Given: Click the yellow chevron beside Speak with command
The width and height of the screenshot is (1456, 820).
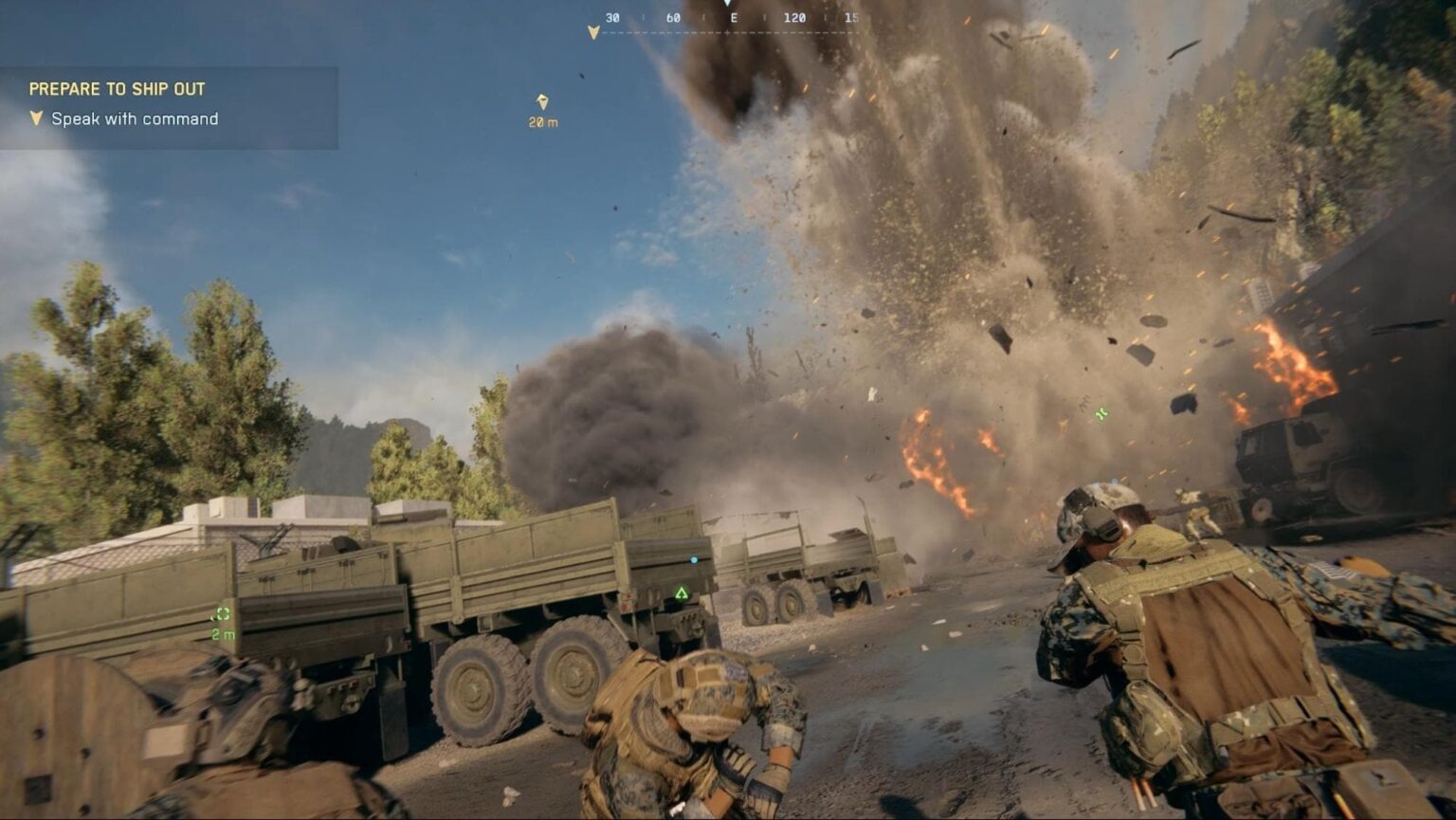Looking at the screenshot, I should [x=36, y=119].
